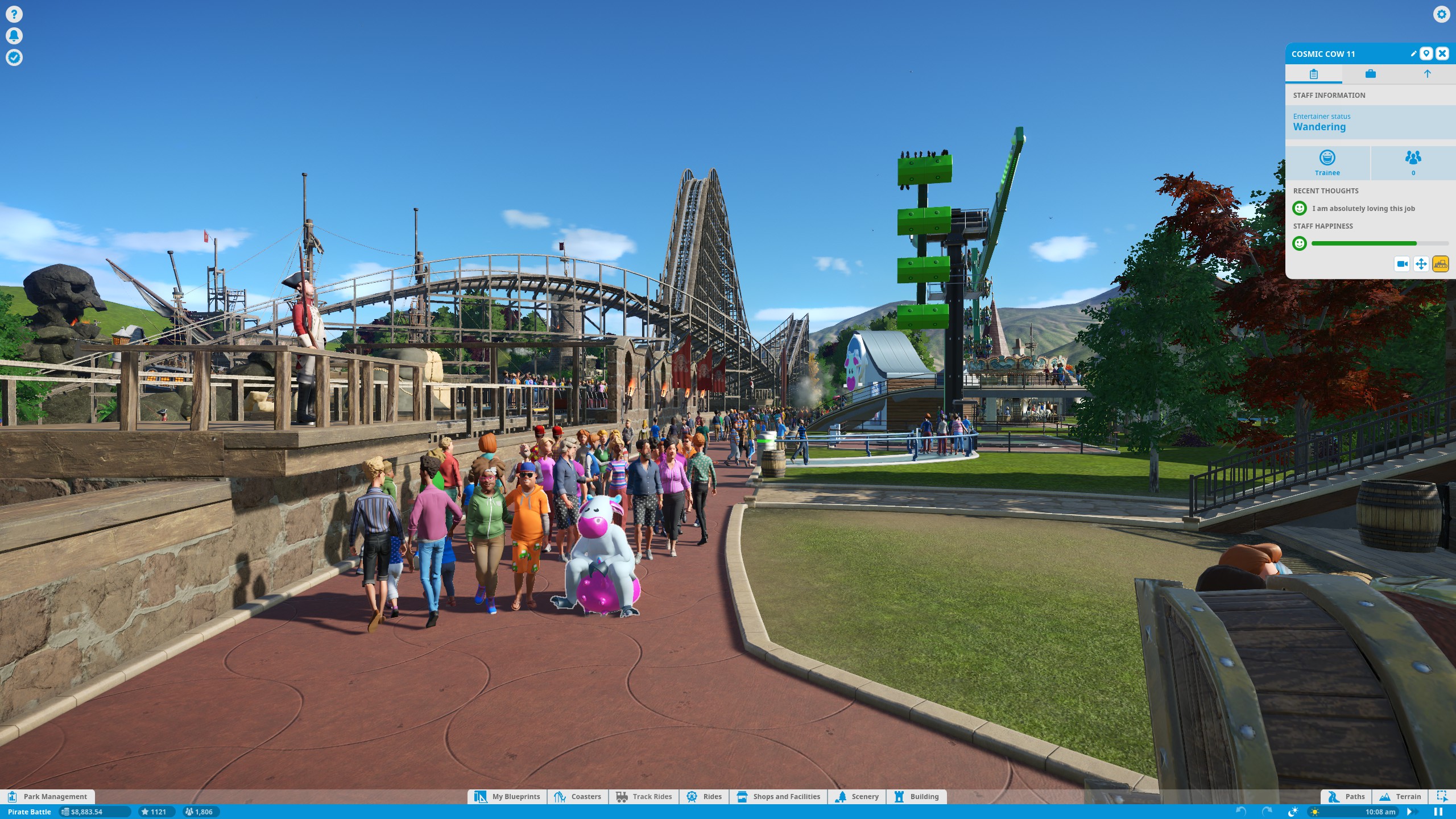This screenshot has width=1456, height=819.
Task: Select the Coasters category
Action: [x=578, y=796]
